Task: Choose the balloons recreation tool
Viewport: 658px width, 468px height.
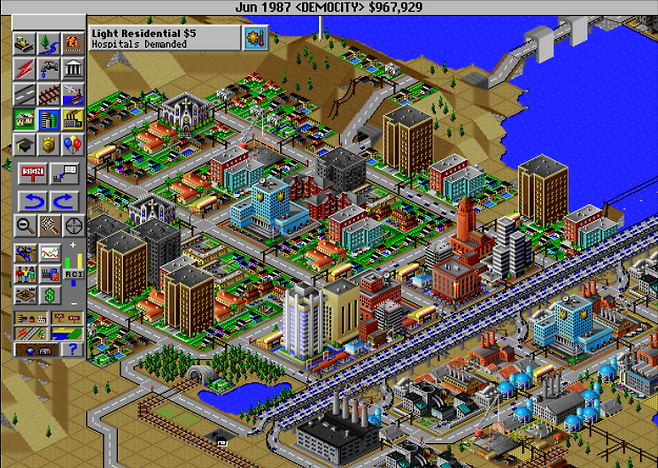Action: click(70, 146)
